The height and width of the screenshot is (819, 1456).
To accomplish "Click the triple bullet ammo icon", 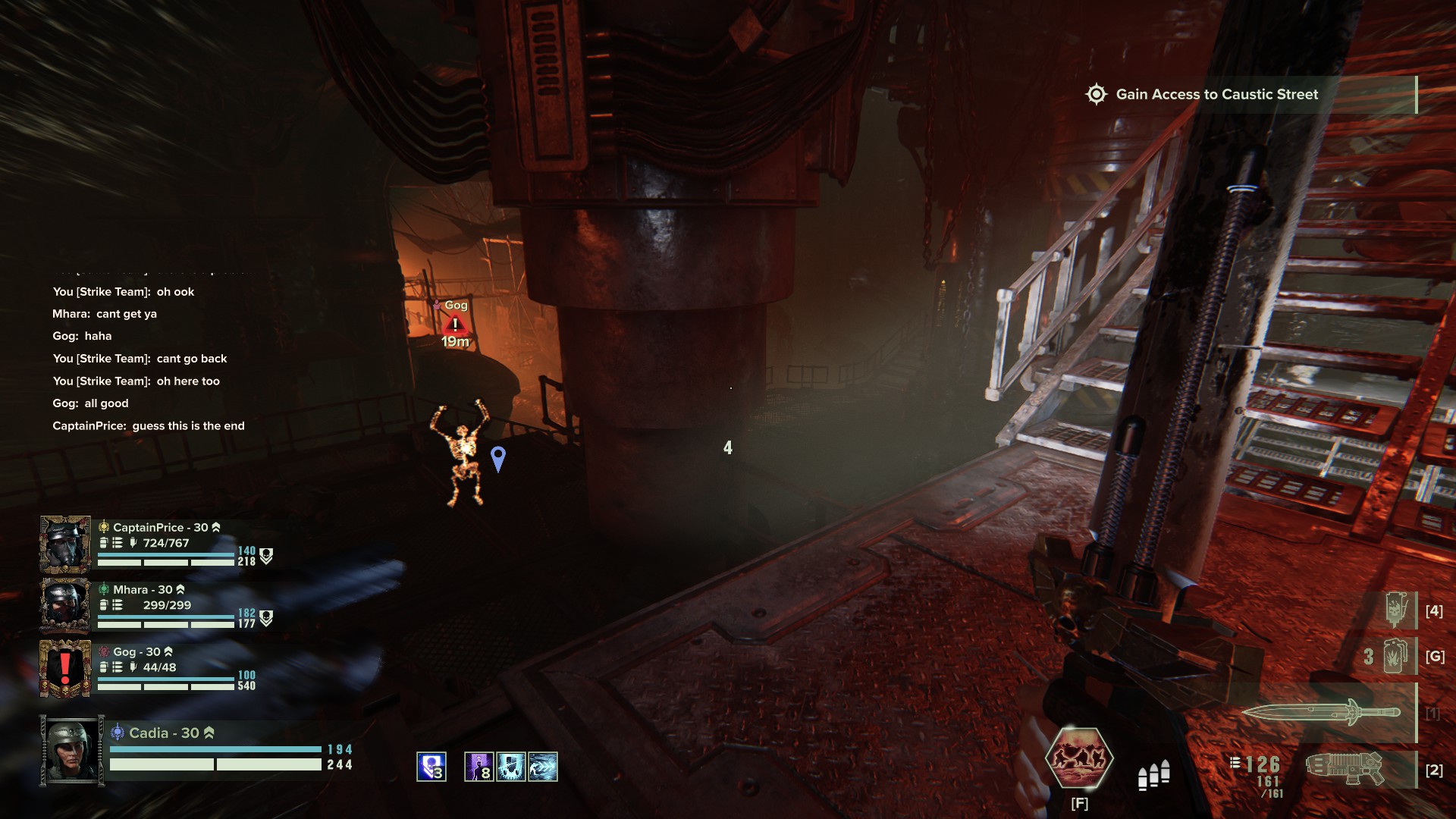I will coord(1153,775).
